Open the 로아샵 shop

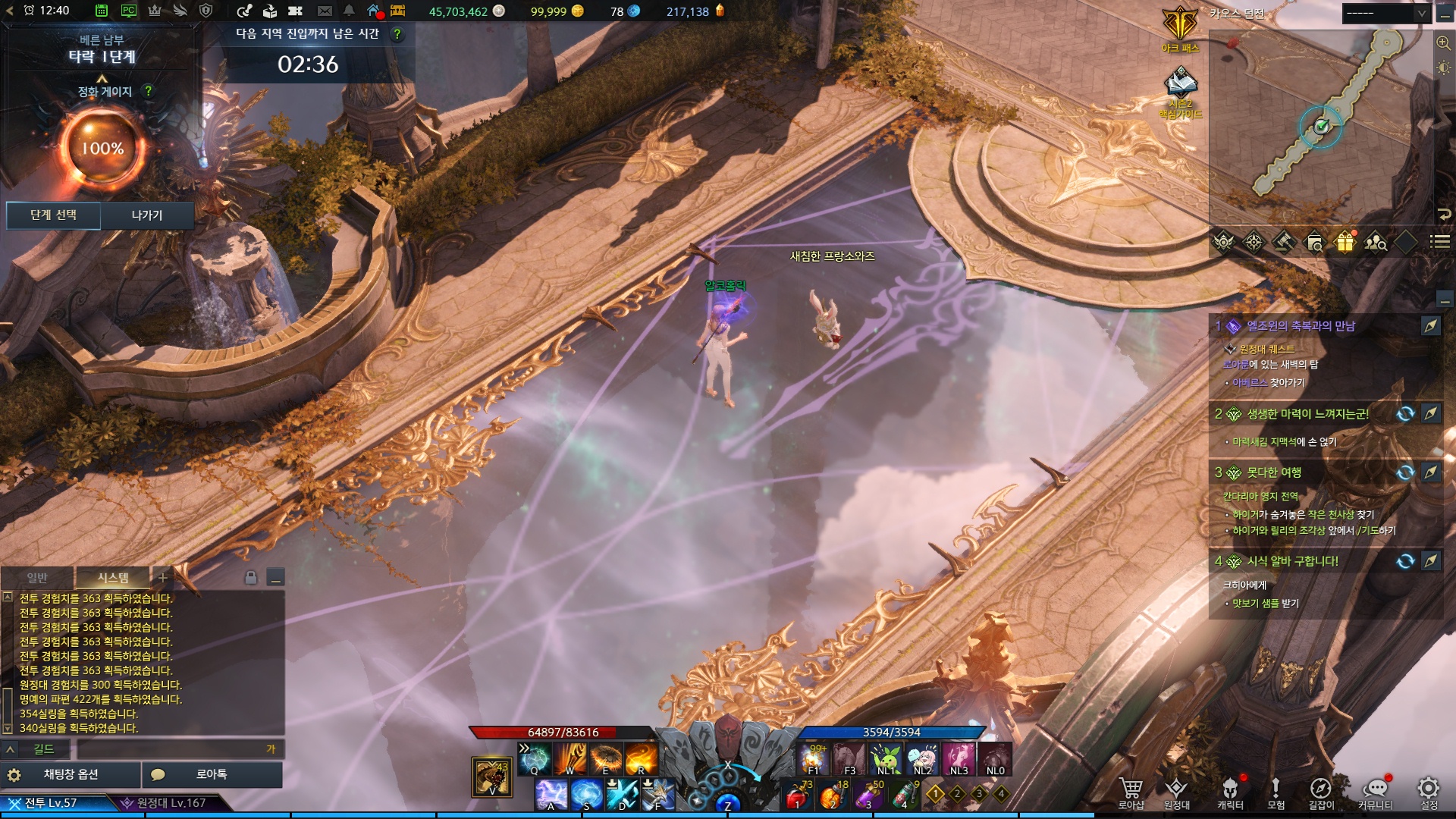pyautogui.click(x=1131, y=792)
